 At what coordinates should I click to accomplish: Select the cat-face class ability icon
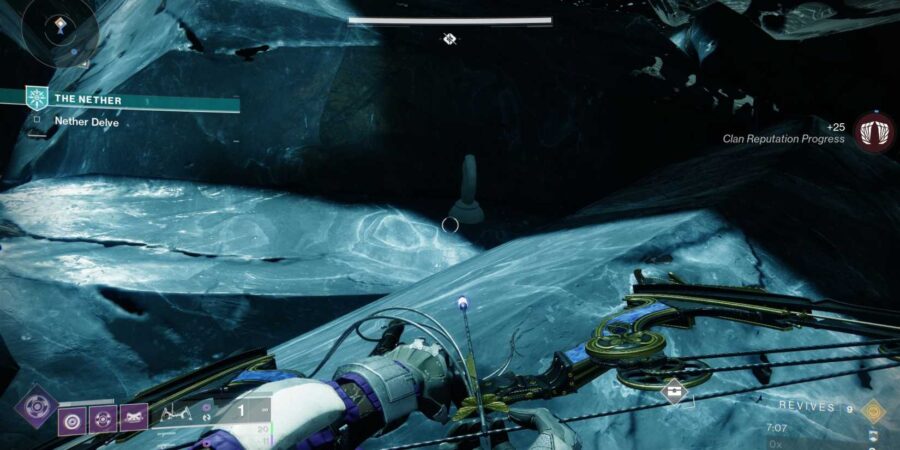click(x=133, y=417)
